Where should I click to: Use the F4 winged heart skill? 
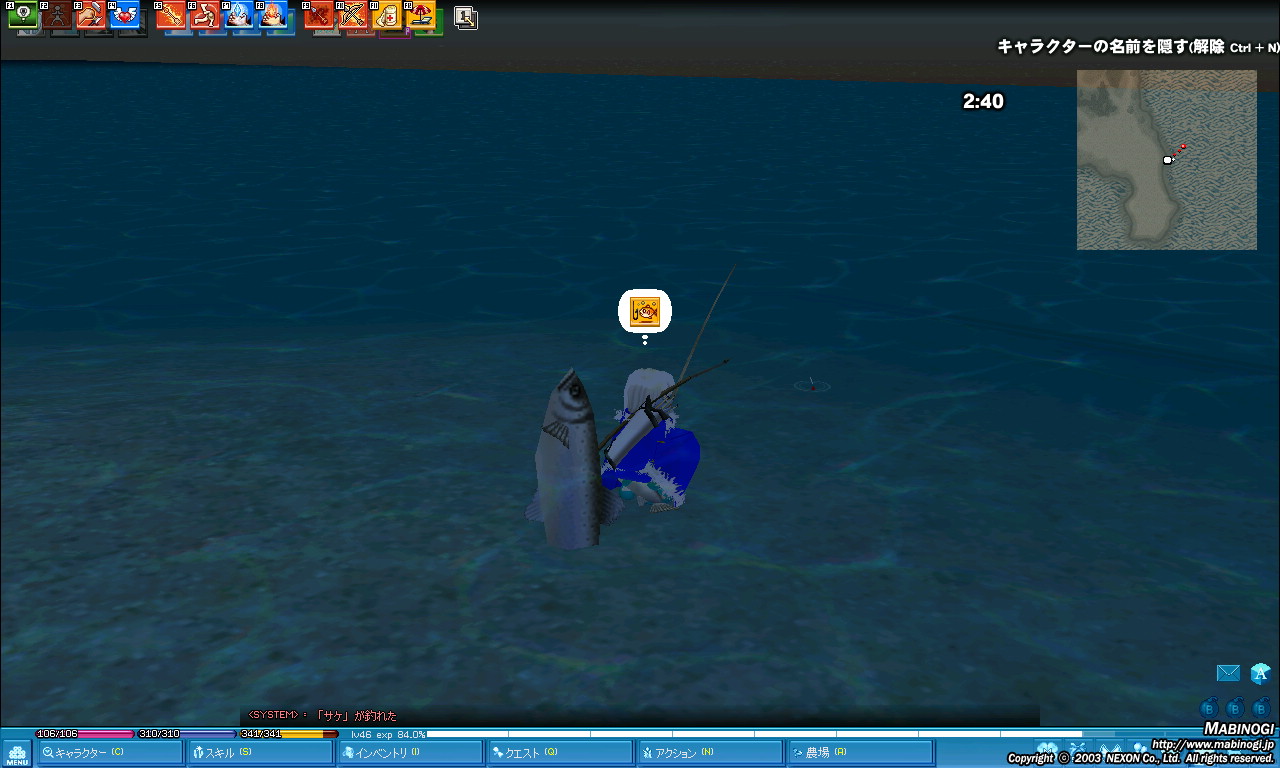(124, 15)
